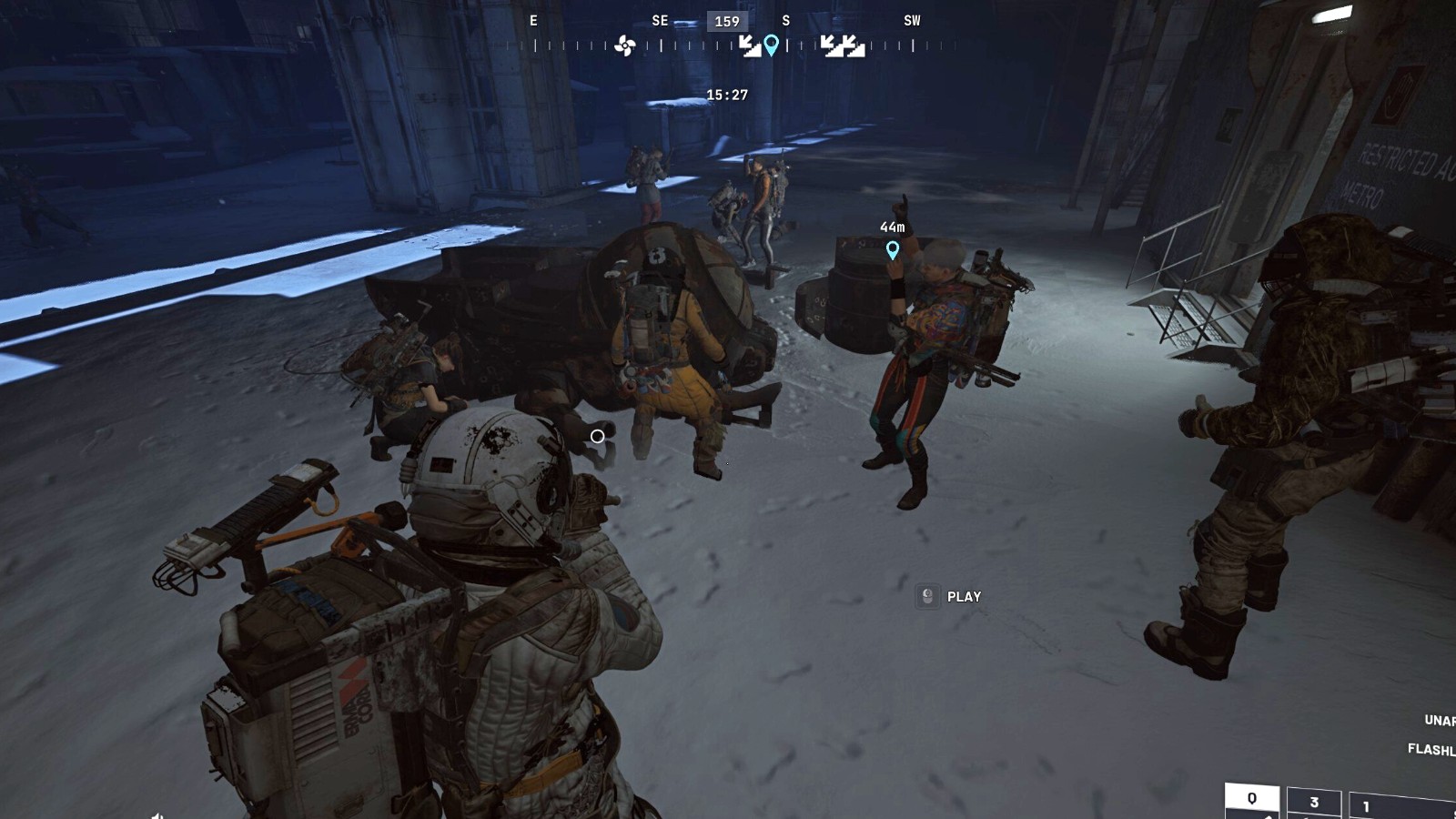The image size is (1456, 819).
Task: Click the fan icon on the compass
Action: (x=624, y=45)
